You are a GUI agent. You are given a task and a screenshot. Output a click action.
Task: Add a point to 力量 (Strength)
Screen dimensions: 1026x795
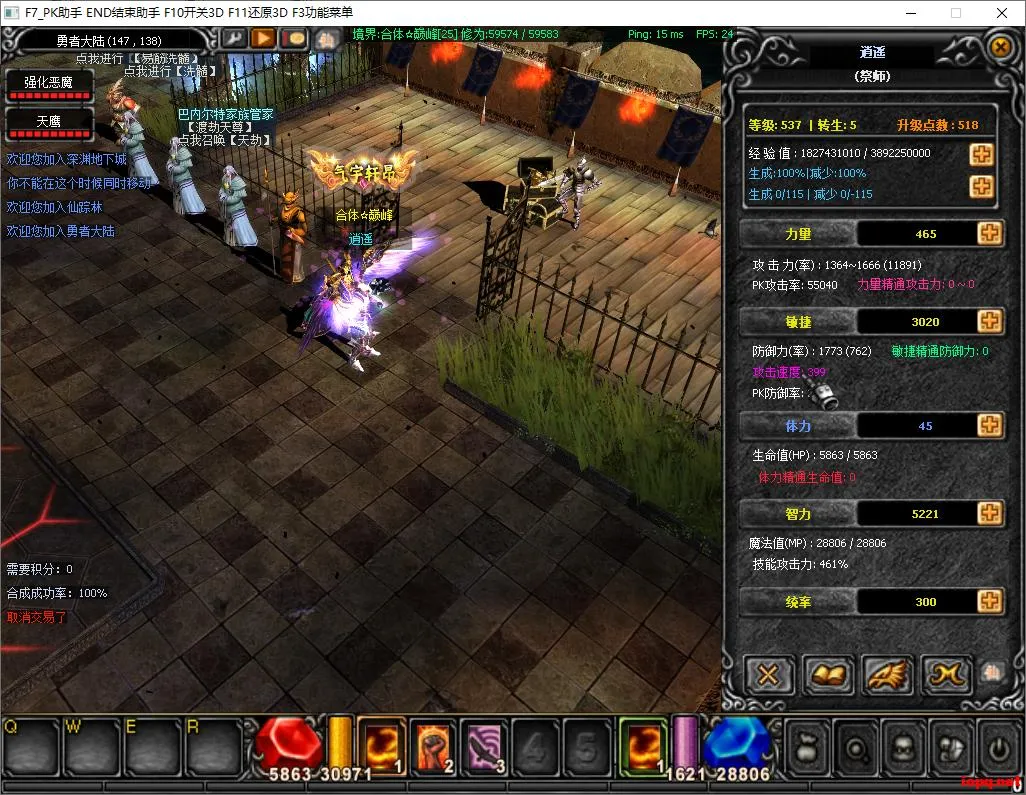(x=989, y=233)
